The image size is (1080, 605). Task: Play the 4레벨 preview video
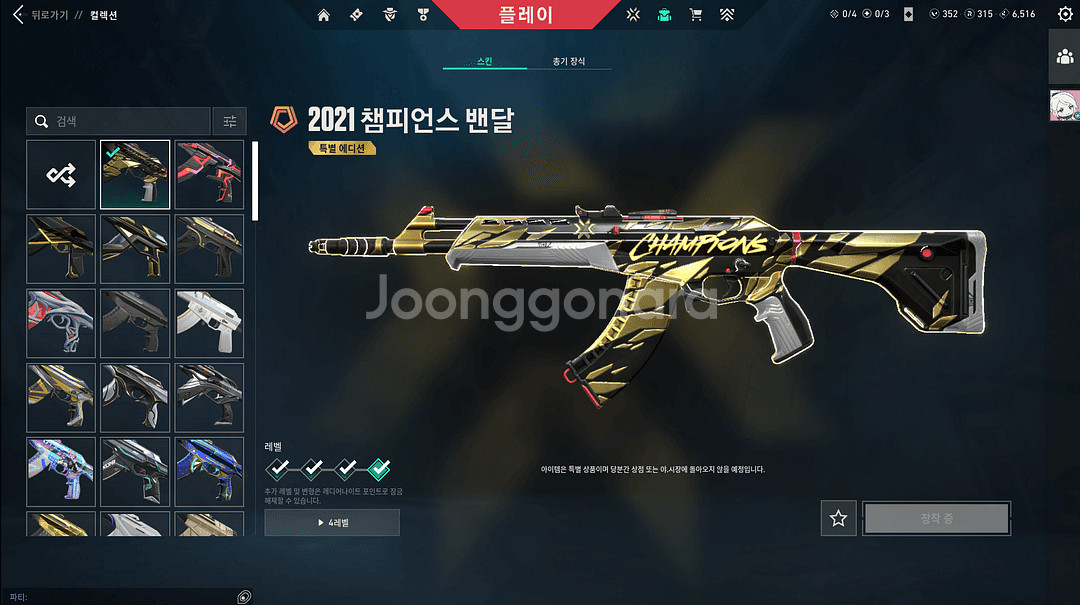click(332, 522)
